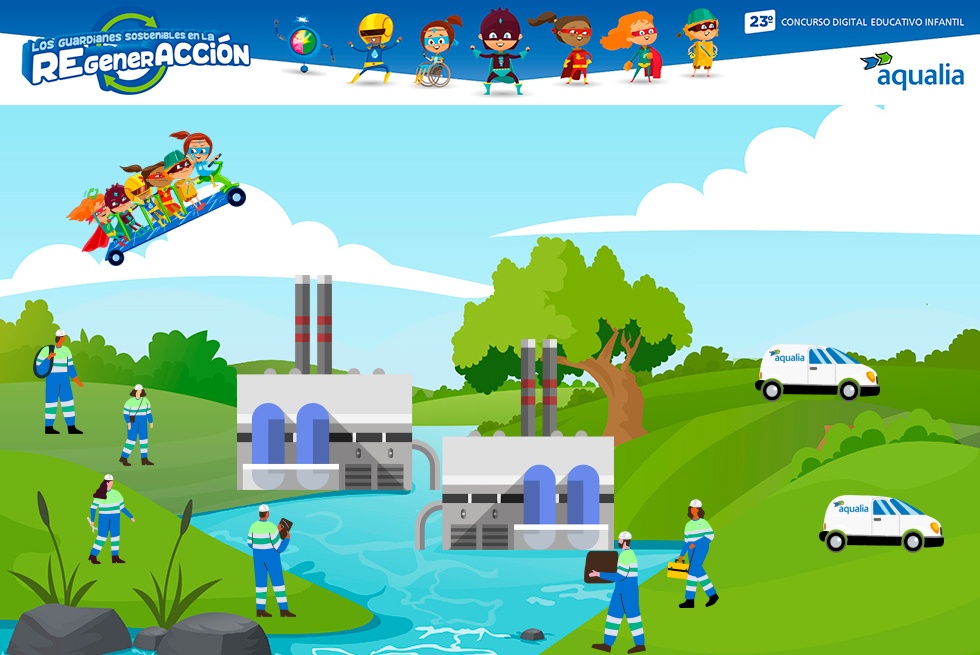Open the aqualia logo link
This screenshot has width=980, height=655.
point(911,70)
